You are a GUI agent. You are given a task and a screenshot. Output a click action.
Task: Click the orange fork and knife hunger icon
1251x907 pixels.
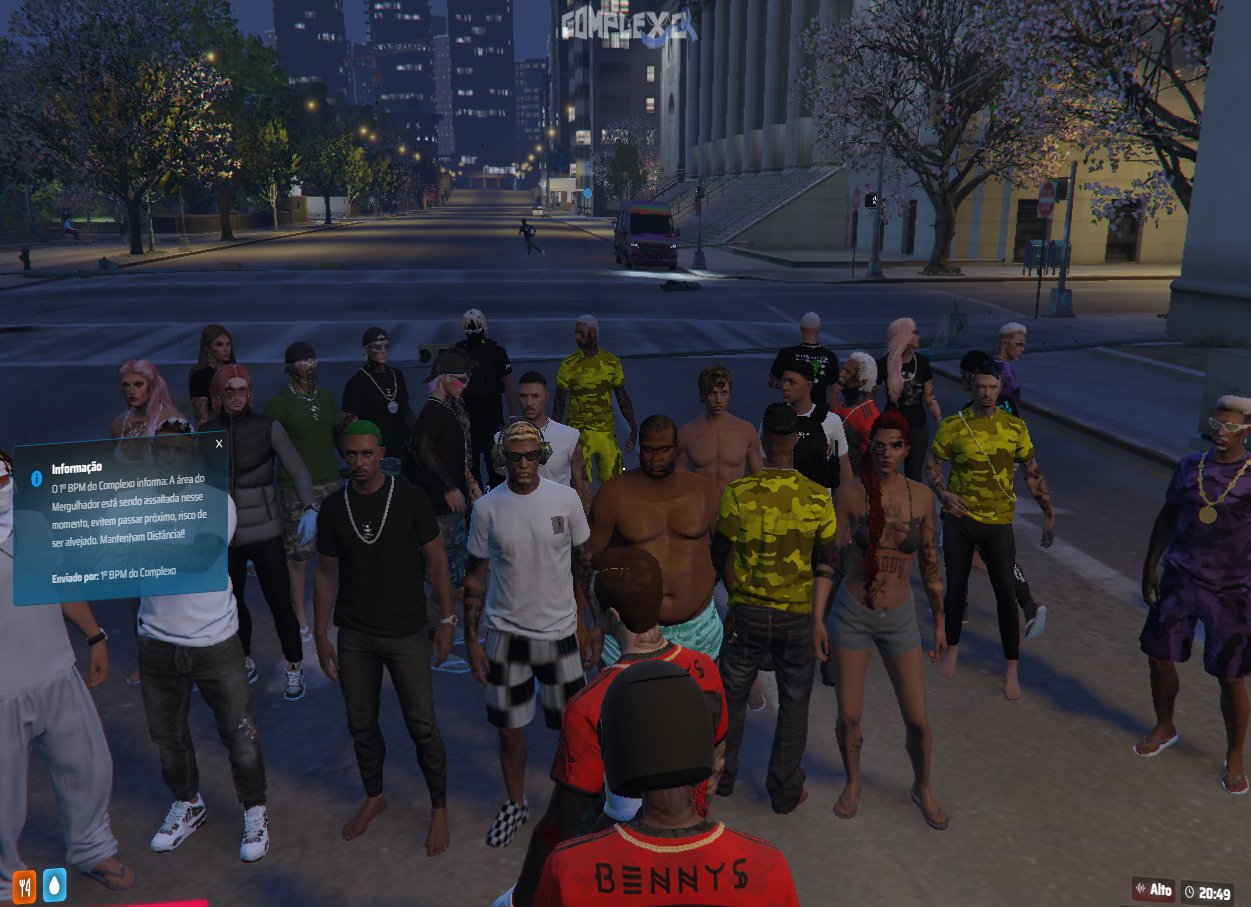[24, 885]
